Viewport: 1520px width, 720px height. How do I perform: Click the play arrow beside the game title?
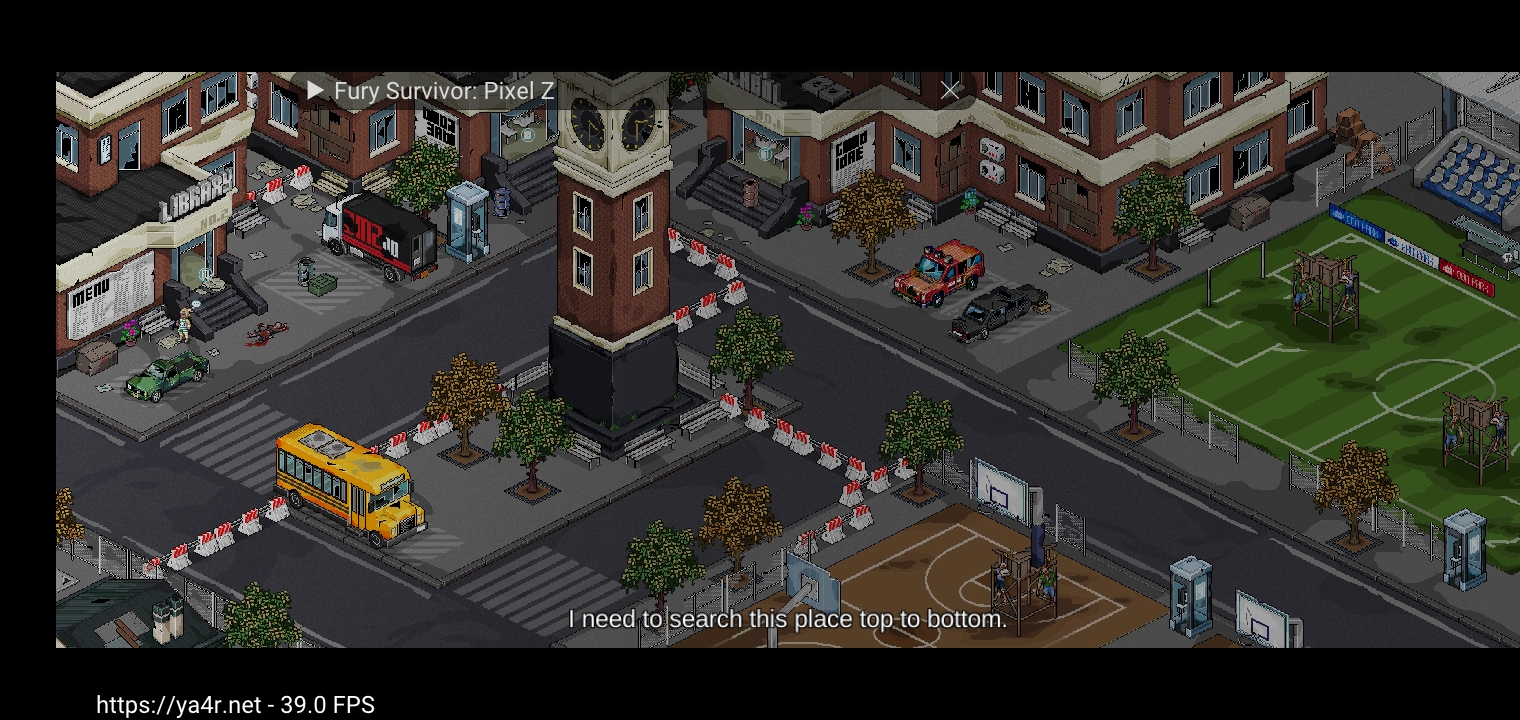coord(316,90)
